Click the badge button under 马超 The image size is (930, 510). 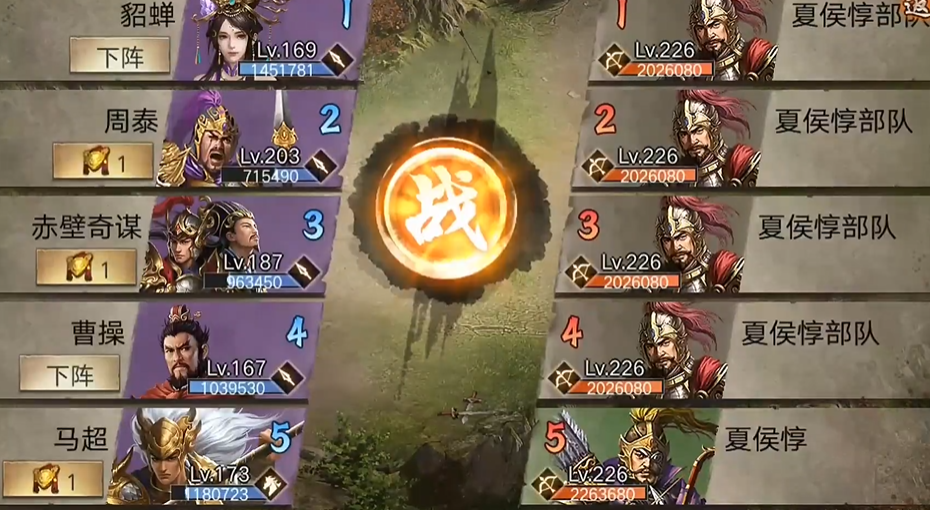pos(53,480)
